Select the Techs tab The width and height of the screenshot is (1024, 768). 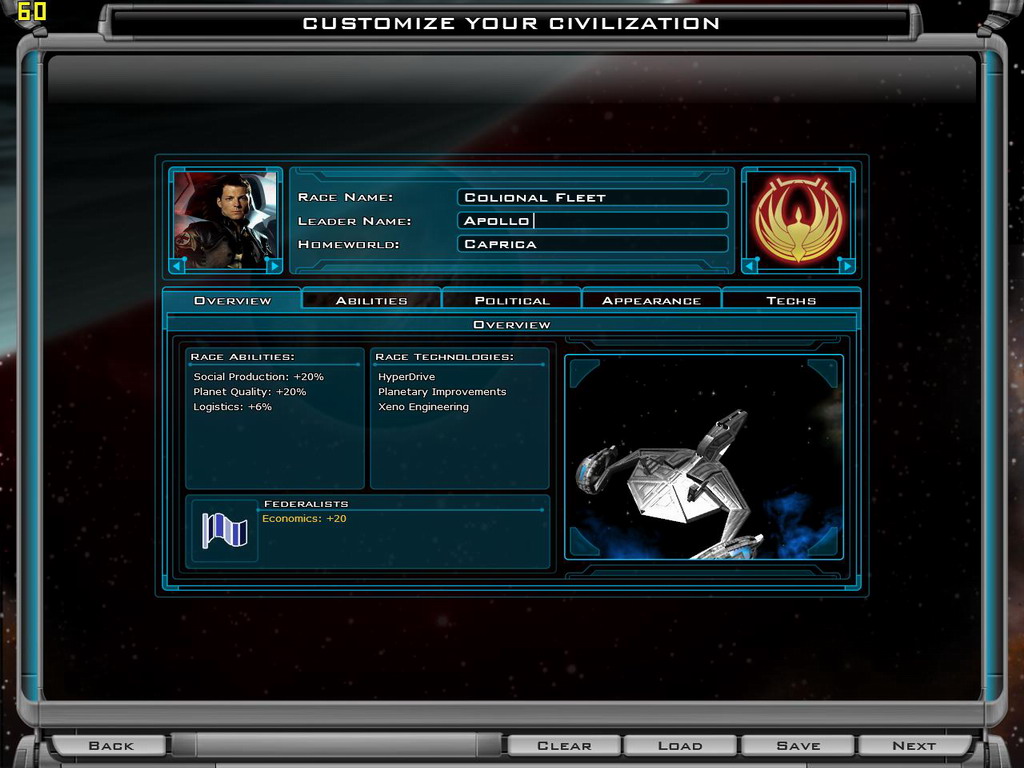(791, 300)
